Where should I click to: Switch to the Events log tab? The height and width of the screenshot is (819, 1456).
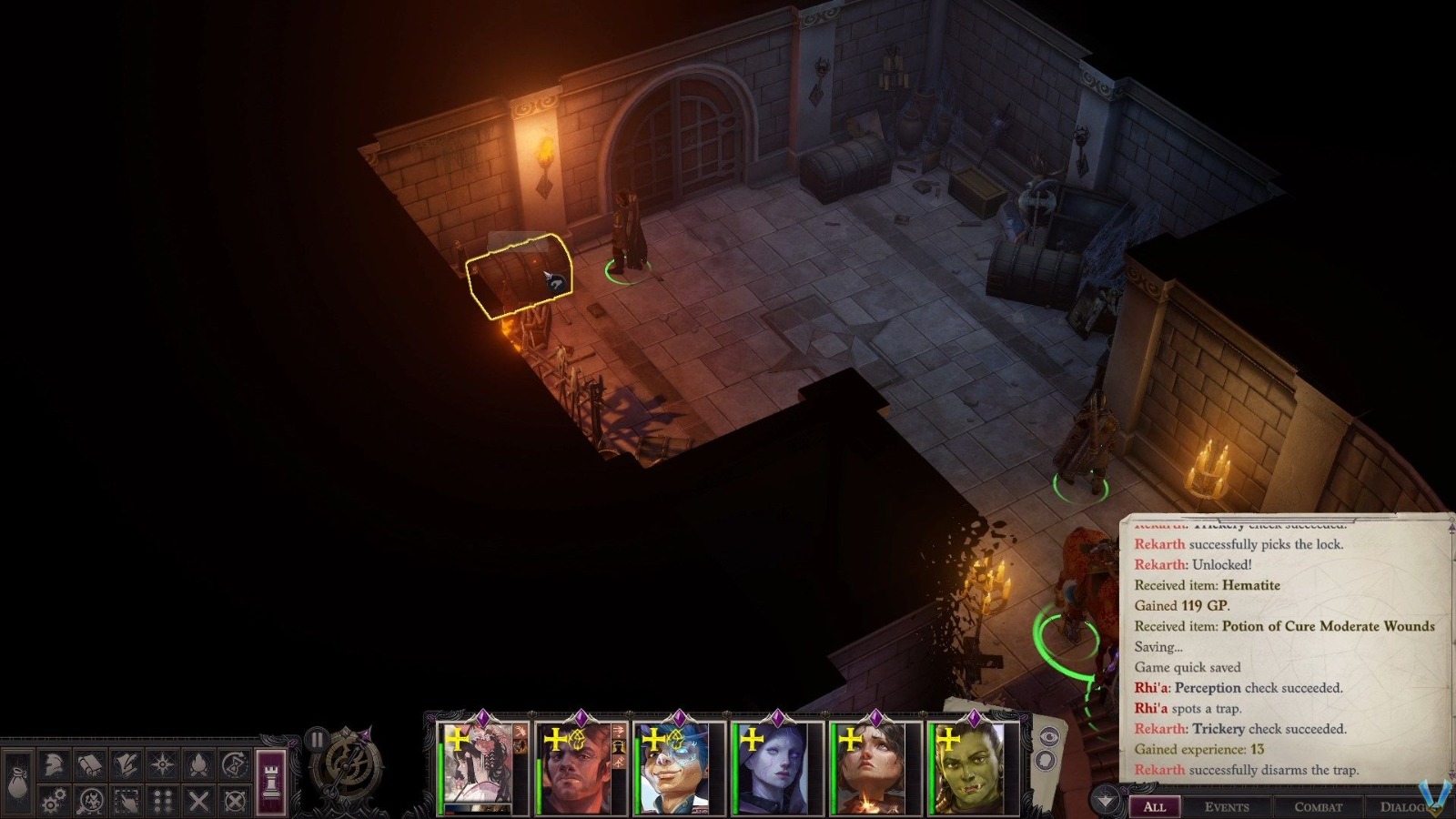pyautogui.click(x=1227, y=806)
